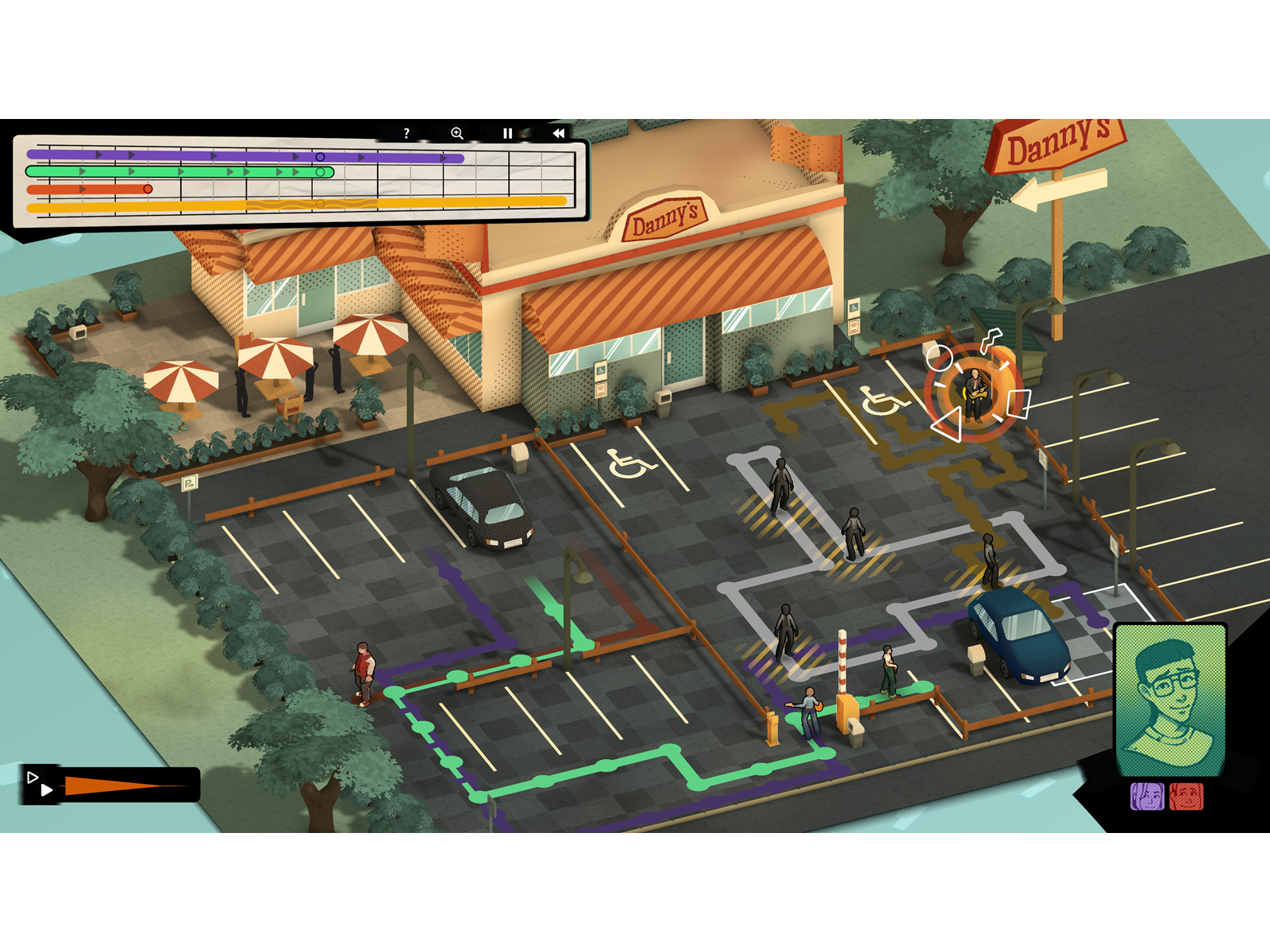This screenshot has width=1270, height=952.
Task: Rewind time using the double-arrow rewind icon
Action: point(559,132)
